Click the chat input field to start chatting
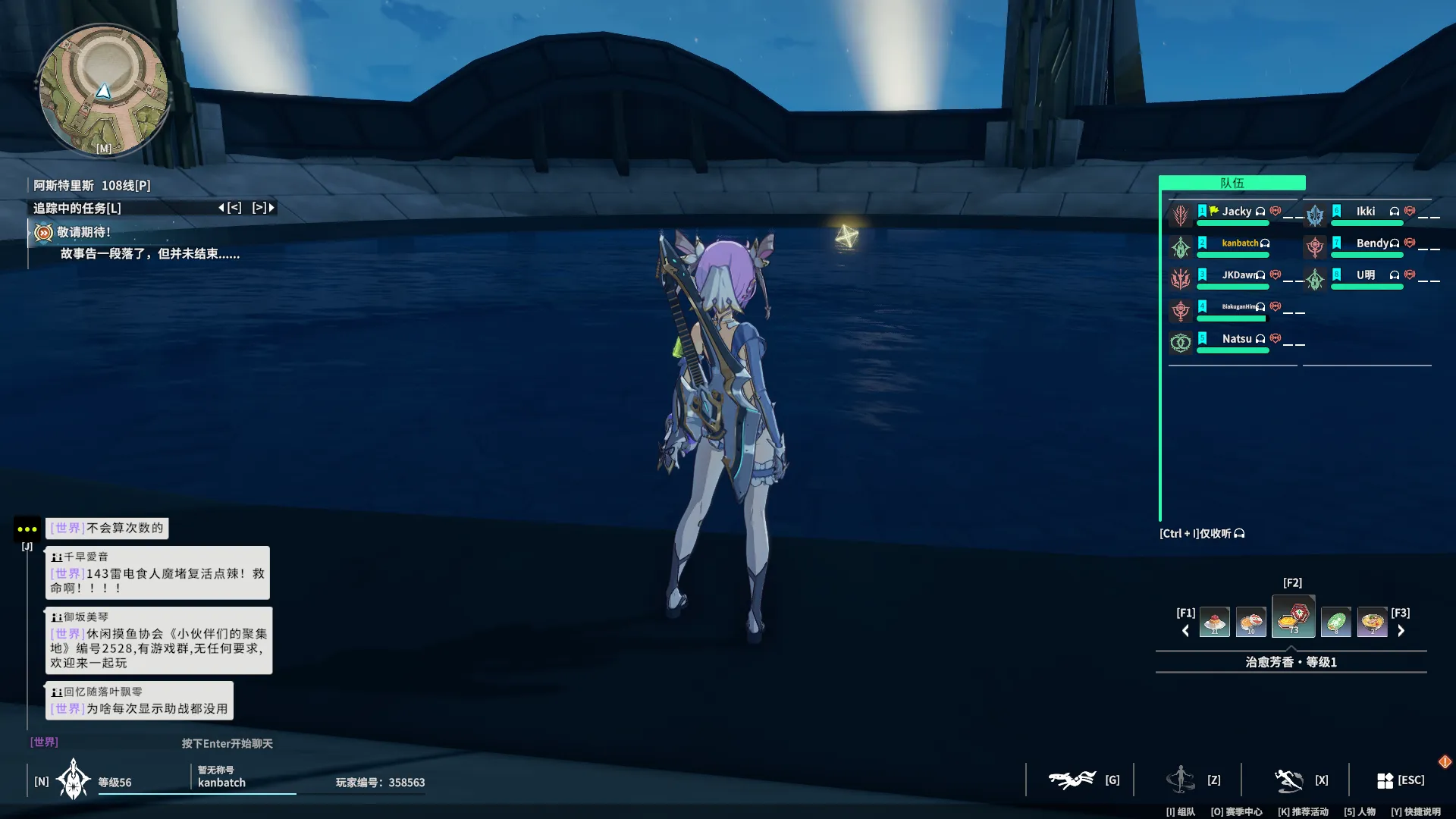The height and width of the screenshot is (819, 1456). (x=227, y=744)
